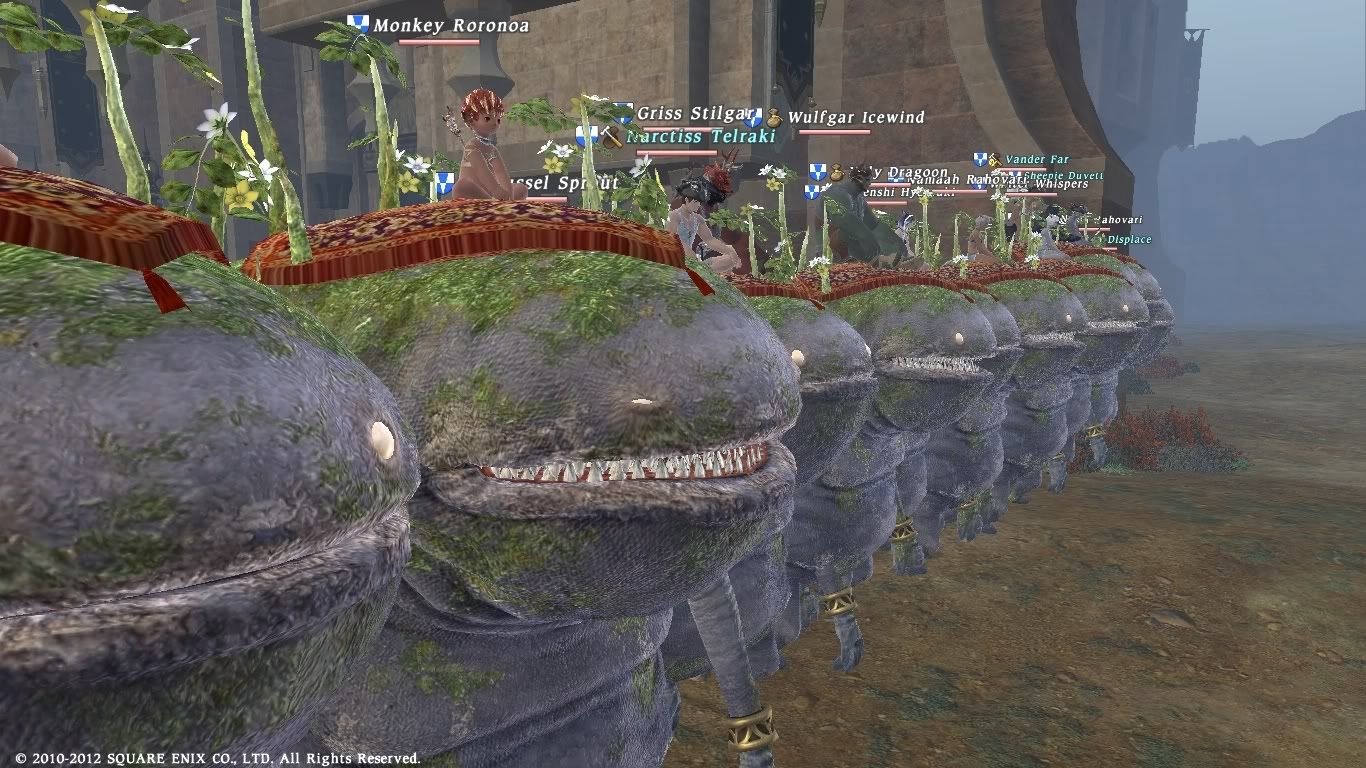1366x768 pixels.
Task: Click the Narctiss Telraki nameplate
Action: 700,137
